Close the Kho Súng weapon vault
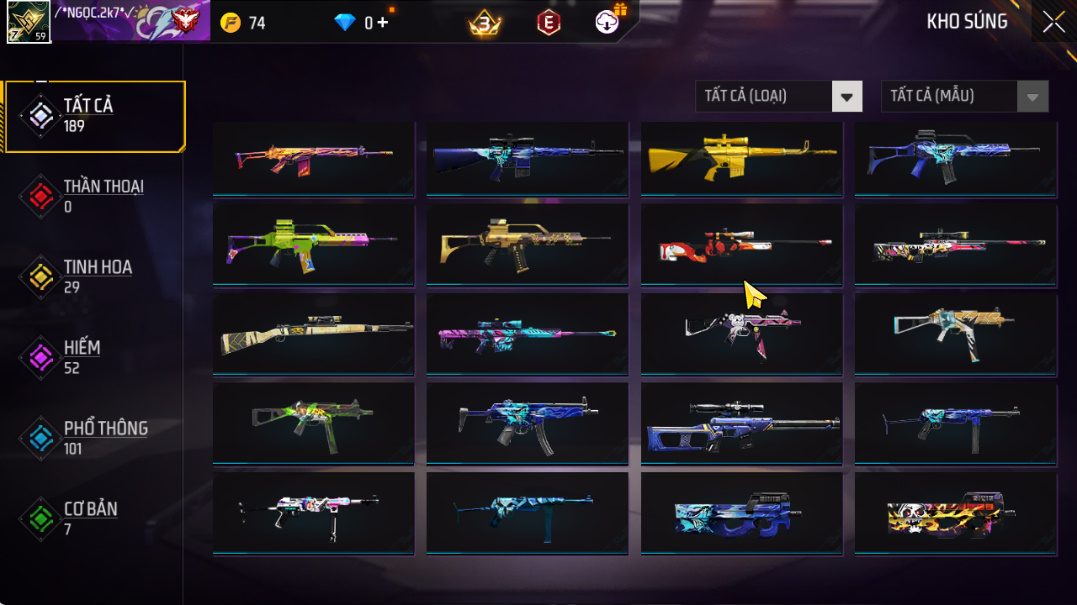Viewport: 1077px width, 605px height. [1053, 22]
